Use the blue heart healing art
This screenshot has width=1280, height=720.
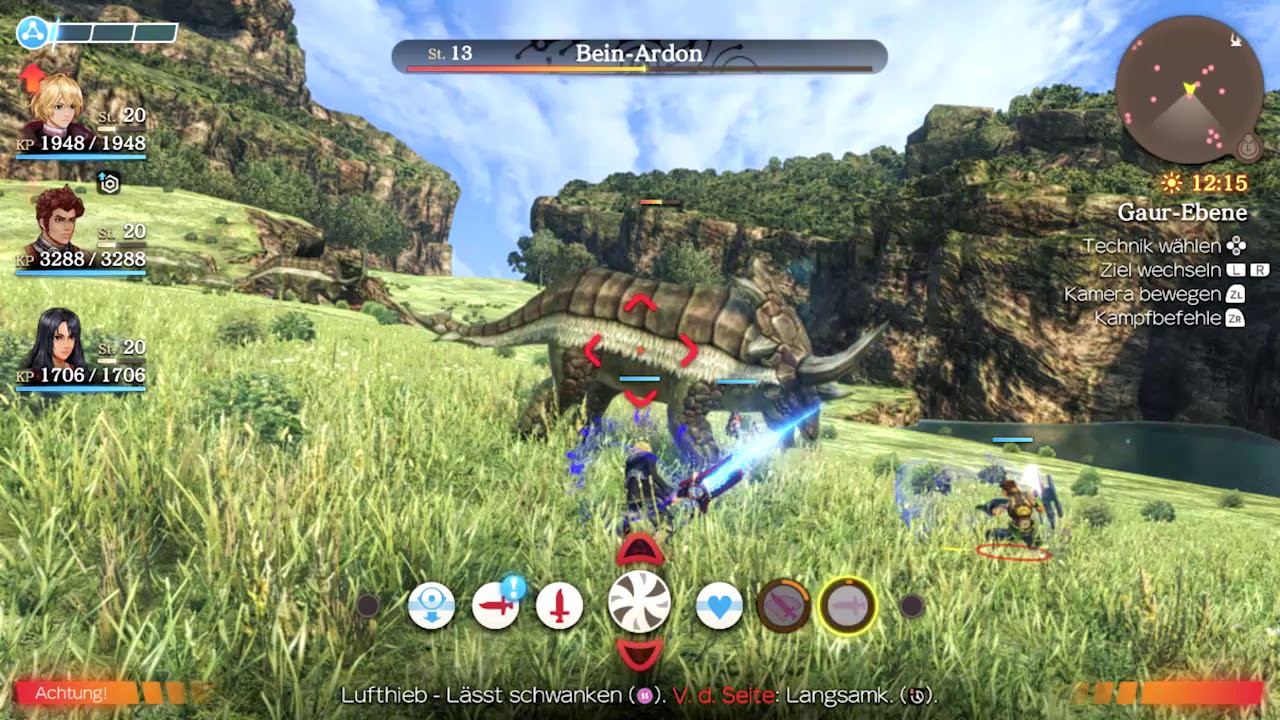719,606
